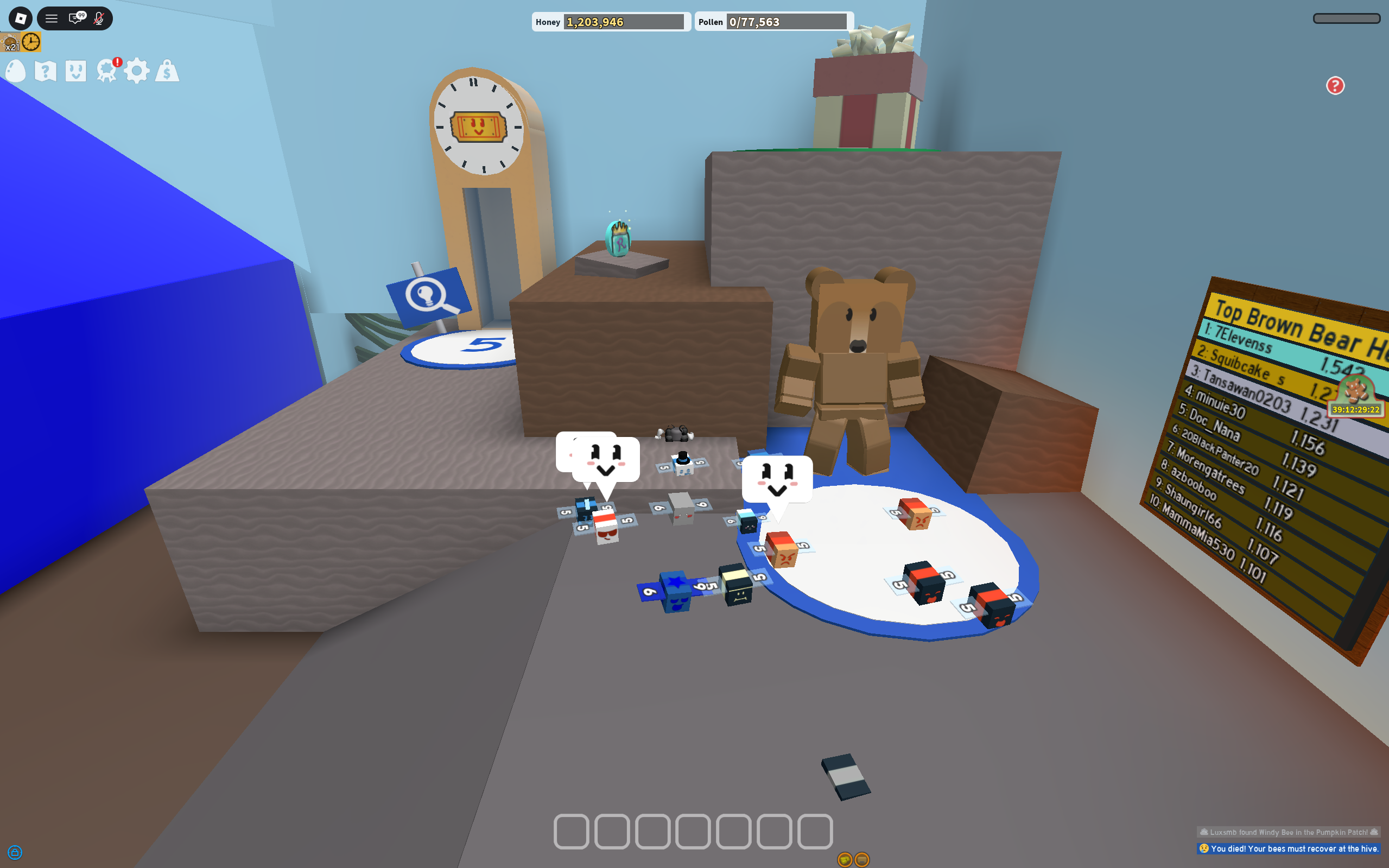Click the empty Pollen progress bar

point(787,22)
